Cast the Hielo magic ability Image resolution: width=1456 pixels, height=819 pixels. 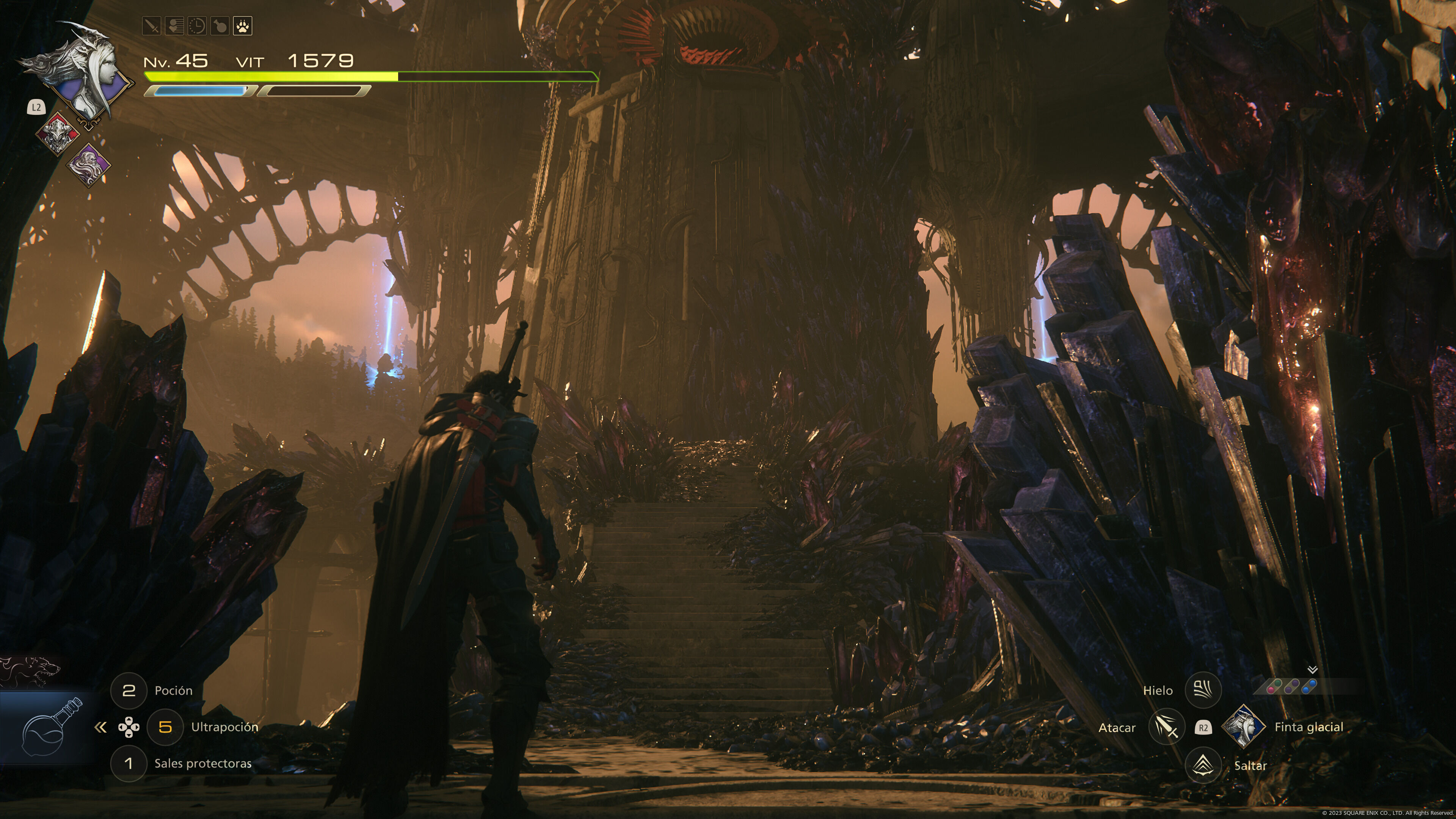pos(1203,690)
